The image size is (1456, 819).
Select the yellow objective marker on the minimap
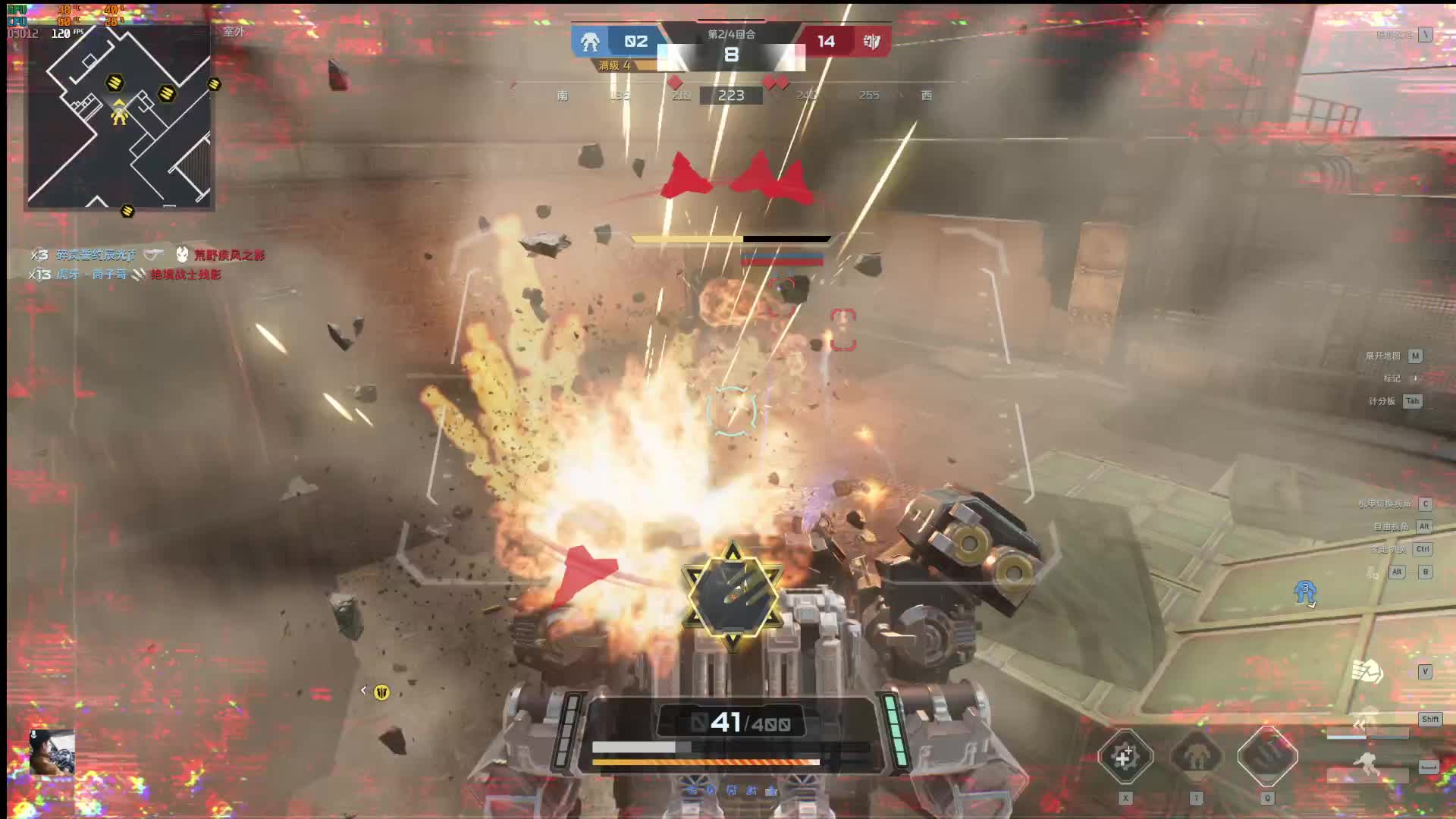click(x=115, y=82)
